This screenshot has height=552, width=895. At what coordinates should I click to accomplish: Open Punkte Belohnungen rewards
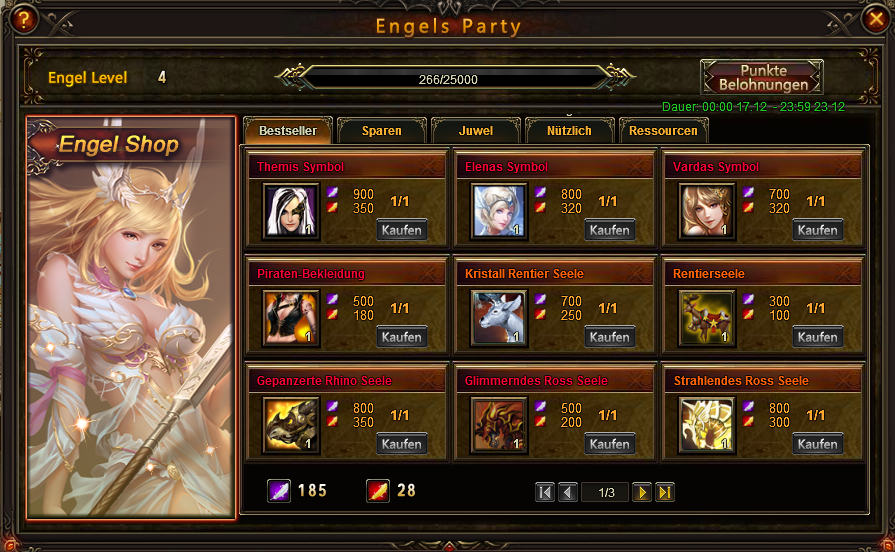(762, 78)
